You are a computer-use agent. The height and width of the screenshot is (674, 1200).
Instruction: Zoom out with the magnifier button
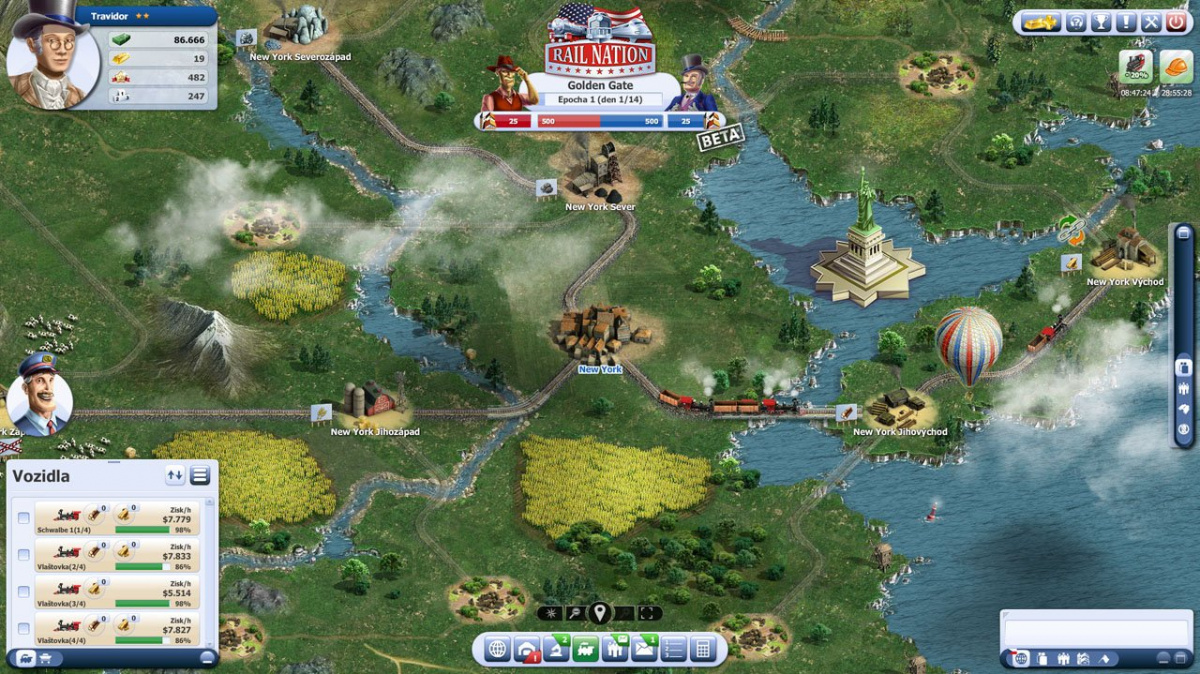574,613
